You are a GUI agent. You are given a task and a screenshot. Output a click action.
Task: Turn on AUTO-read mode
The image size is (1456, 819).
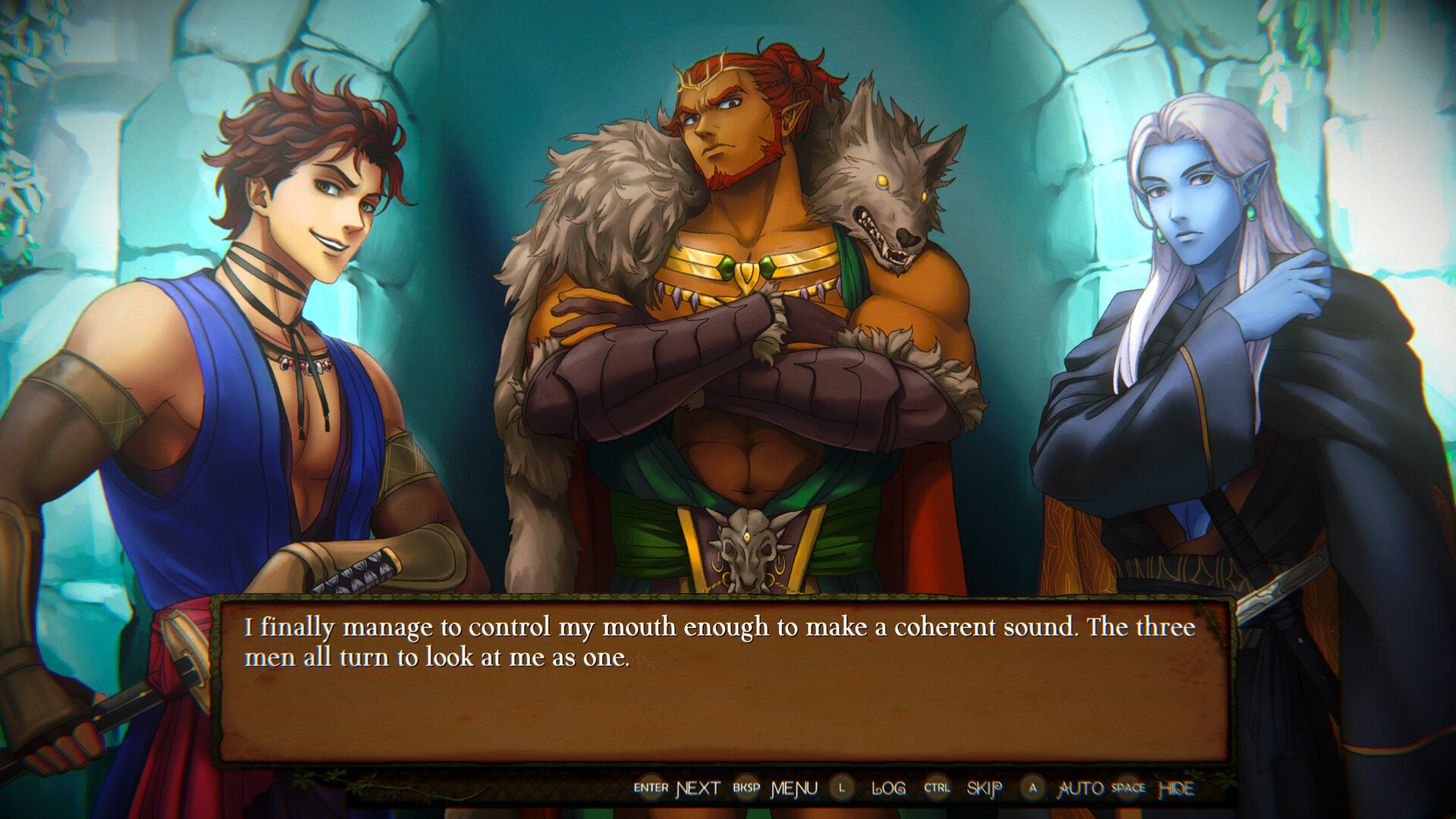tap(1080, 789)
